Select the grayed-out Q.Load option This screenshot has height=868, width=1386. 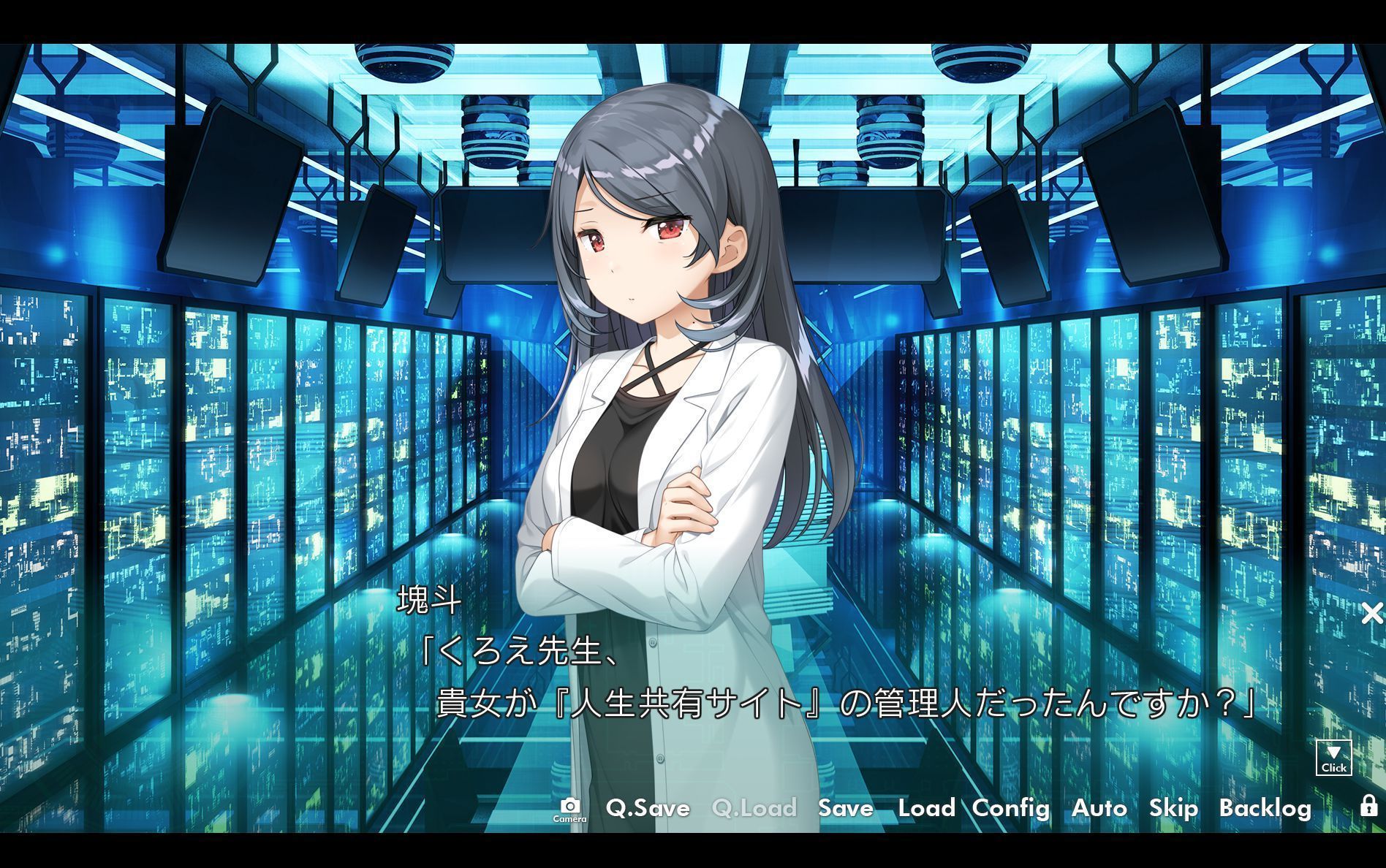click(754, 808)
